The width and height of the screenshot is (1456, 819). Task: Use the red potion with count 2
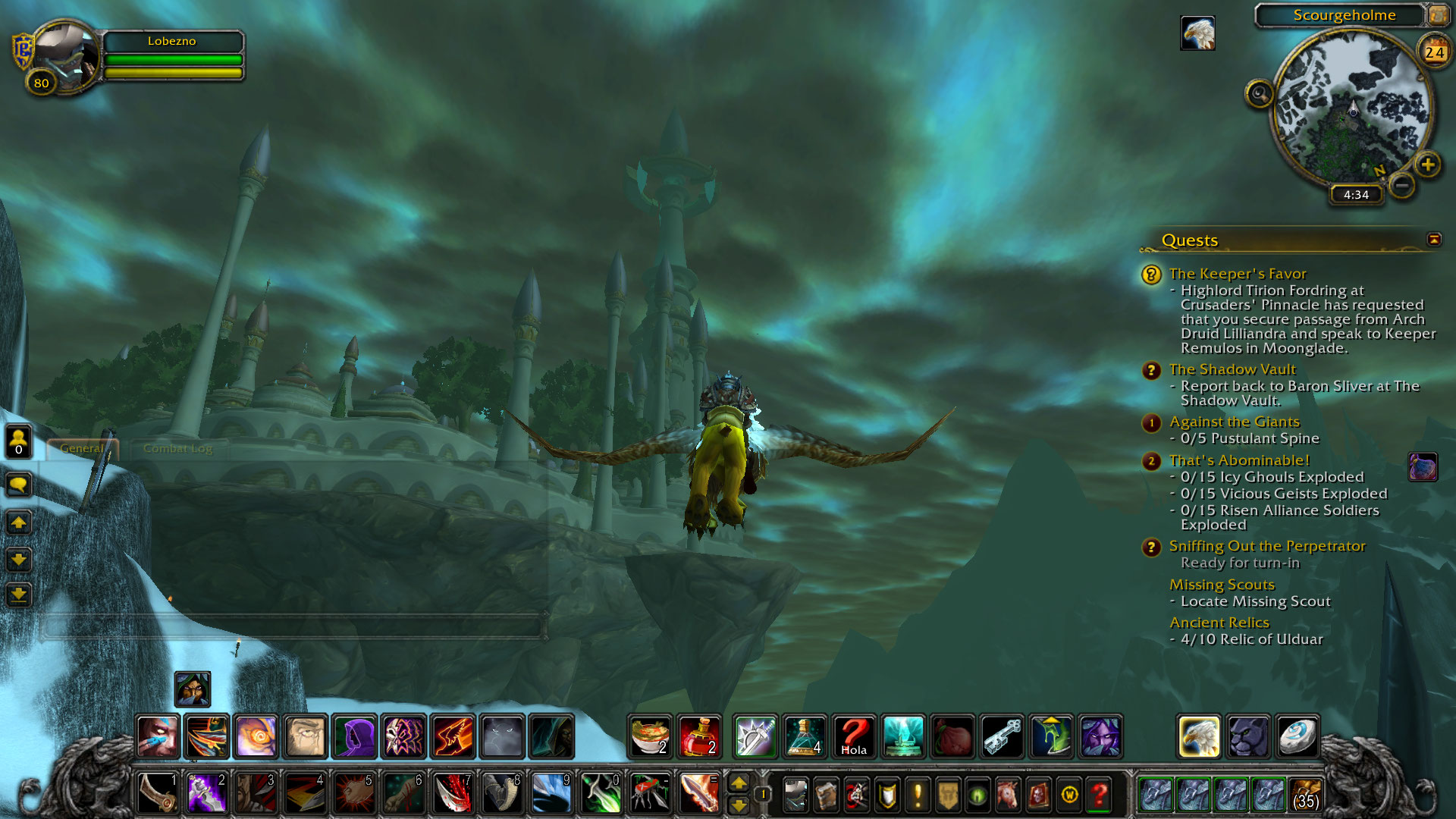[698, 736]
